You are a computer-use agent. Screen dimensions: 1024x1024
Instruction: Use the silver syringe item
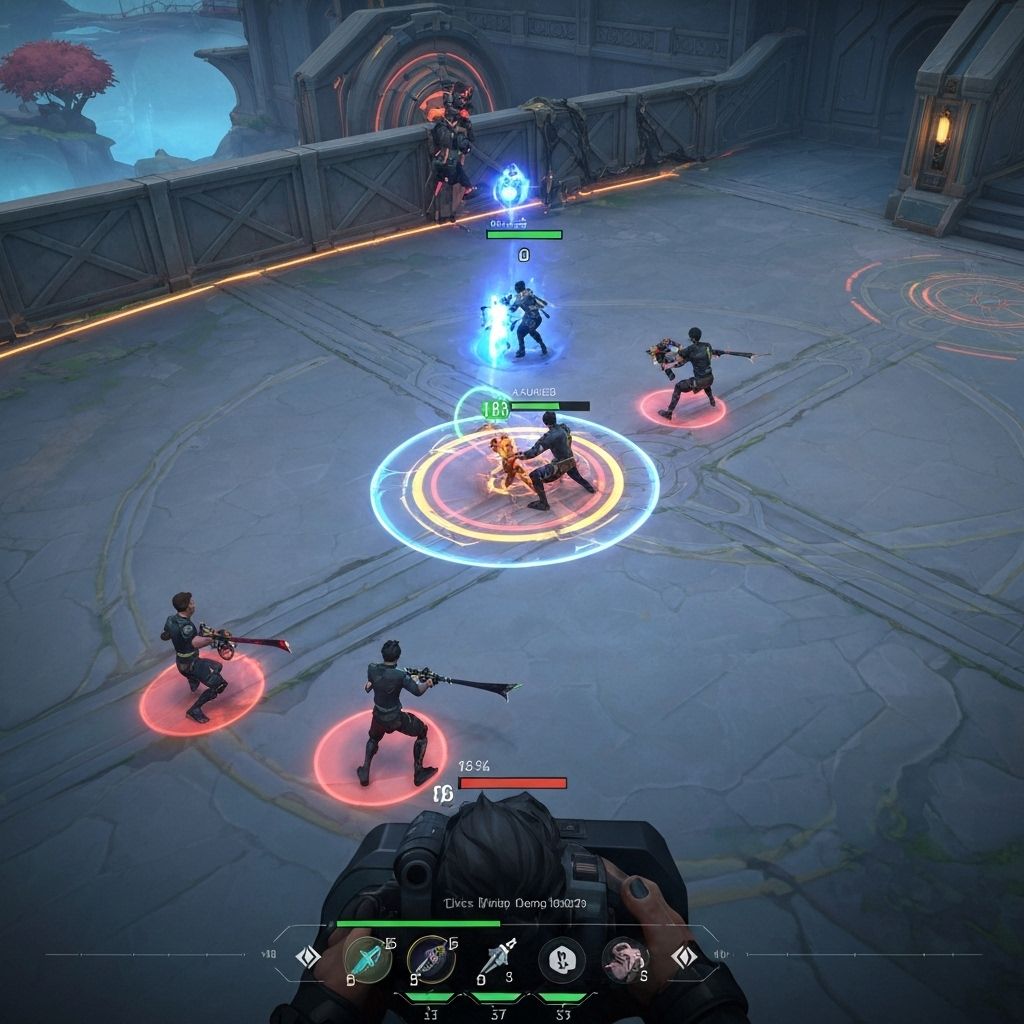click(x=497, y=960)
